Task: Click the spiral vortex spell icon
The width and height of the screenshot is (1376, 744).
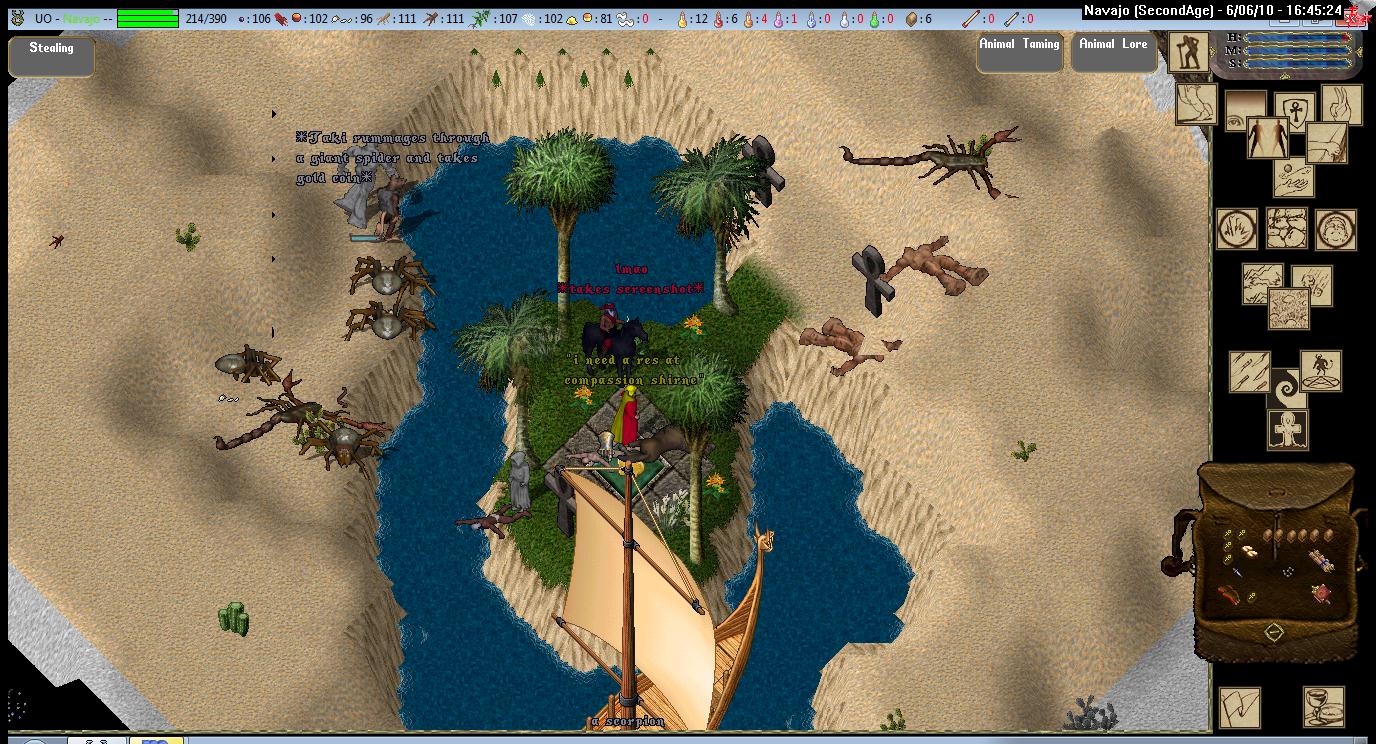Action: [1285, 387]
